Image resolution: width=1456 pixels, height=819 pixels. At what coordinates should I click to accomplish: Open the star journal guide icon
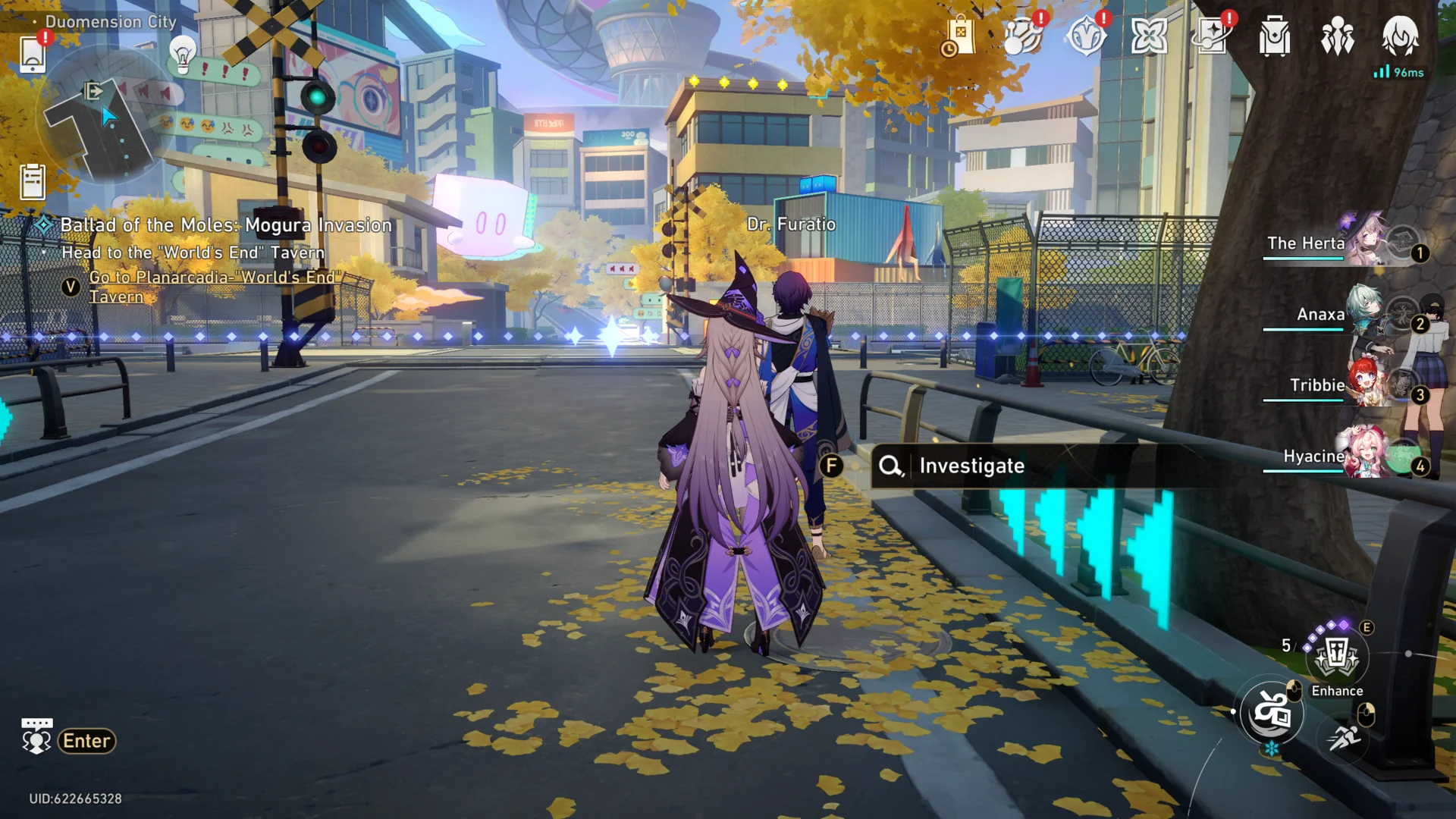1212,36
